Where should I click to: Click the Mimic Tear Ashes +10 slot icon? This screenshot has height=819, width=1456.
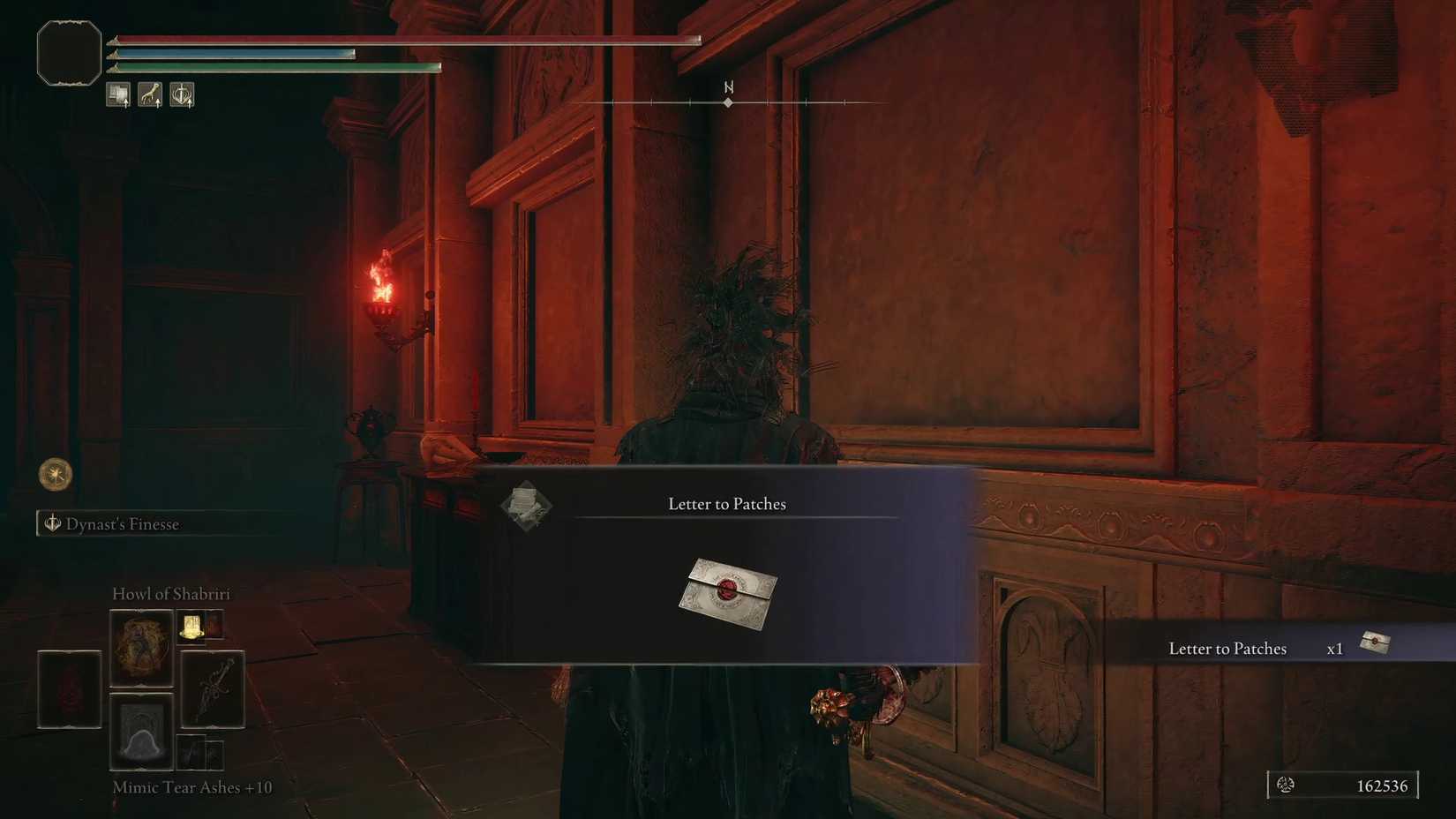(x=141, y=733)
